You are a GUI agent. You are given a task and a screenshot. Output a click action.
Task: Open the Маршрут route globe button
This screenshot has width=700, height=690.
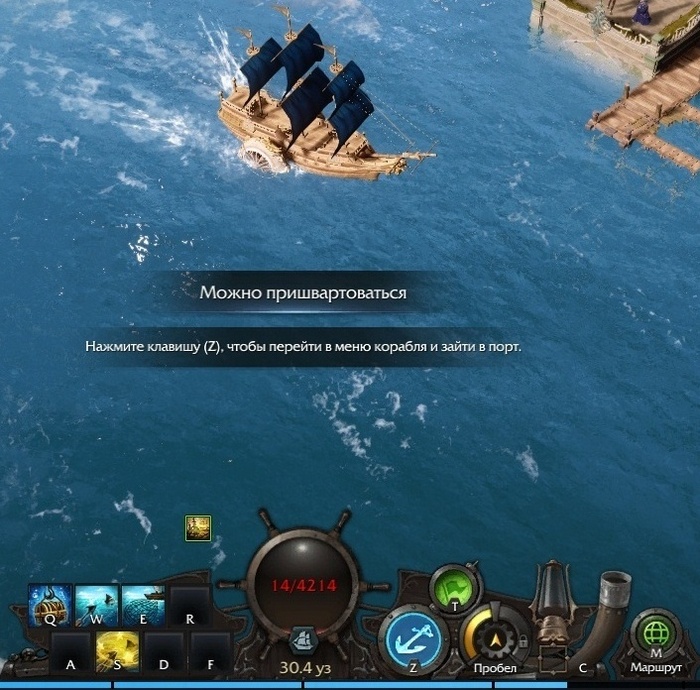[x=655, y=636]
